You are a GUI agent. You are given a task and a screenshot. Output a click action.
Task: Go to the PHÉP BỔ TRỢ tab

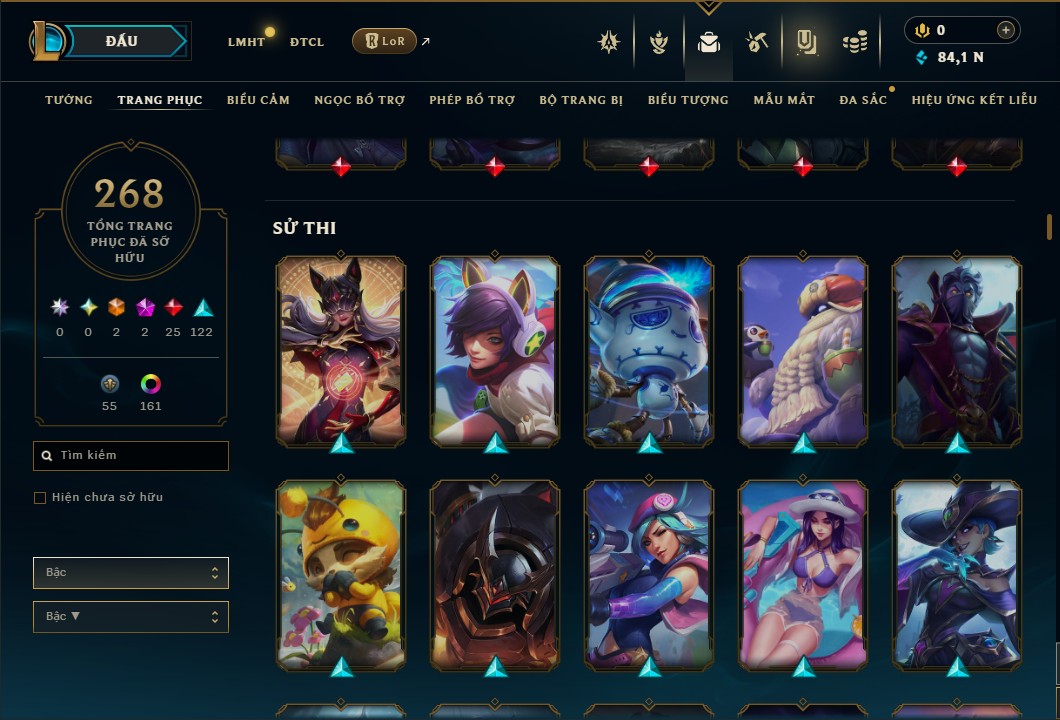[x=472, y=100]
